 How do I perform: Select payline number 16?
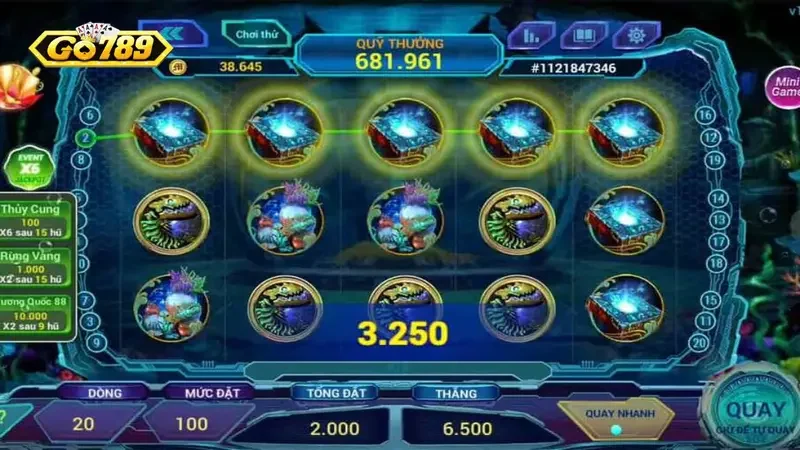pyautogui.click(x=706, y=116)
